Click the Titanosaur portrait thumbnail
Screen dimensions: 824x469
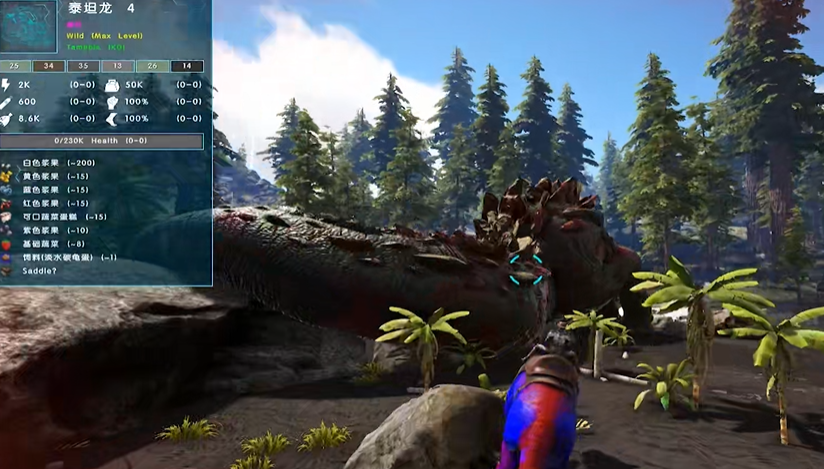[30, 28]
